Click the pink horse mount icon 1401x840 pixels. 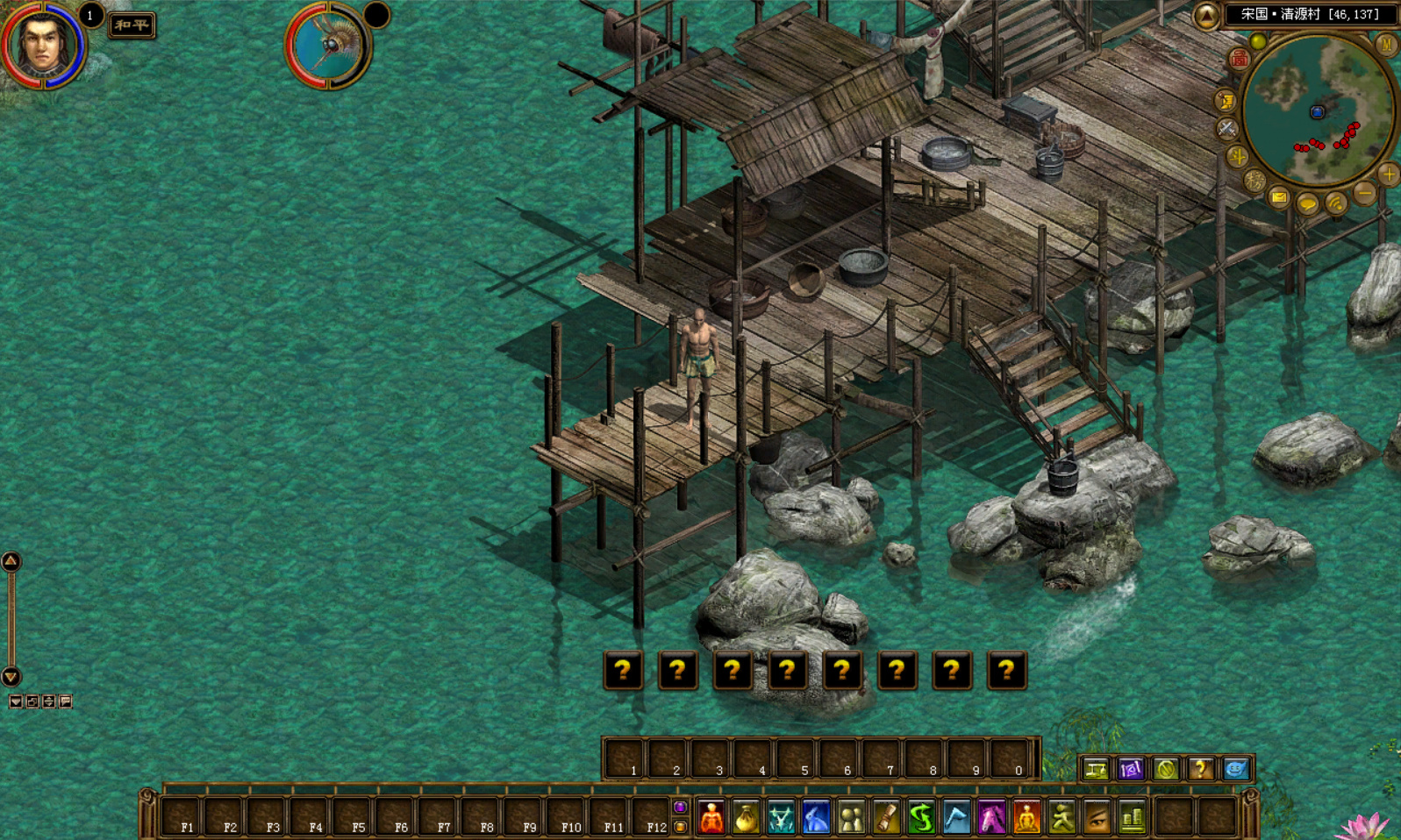click(x=991, y=818)
